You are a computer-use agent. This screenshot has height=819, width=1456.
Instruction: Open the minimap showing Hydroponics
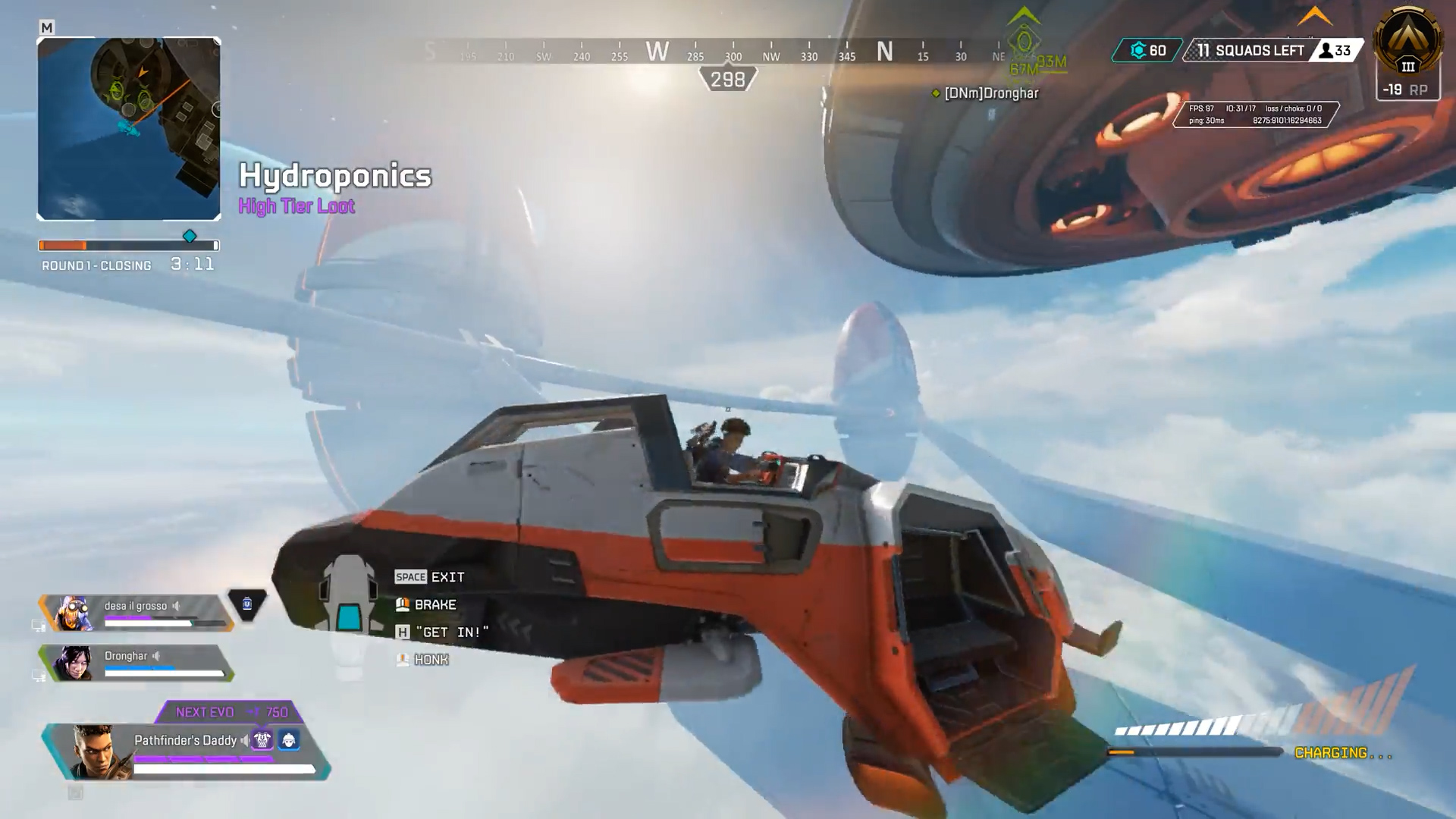[x=129, y=129]
